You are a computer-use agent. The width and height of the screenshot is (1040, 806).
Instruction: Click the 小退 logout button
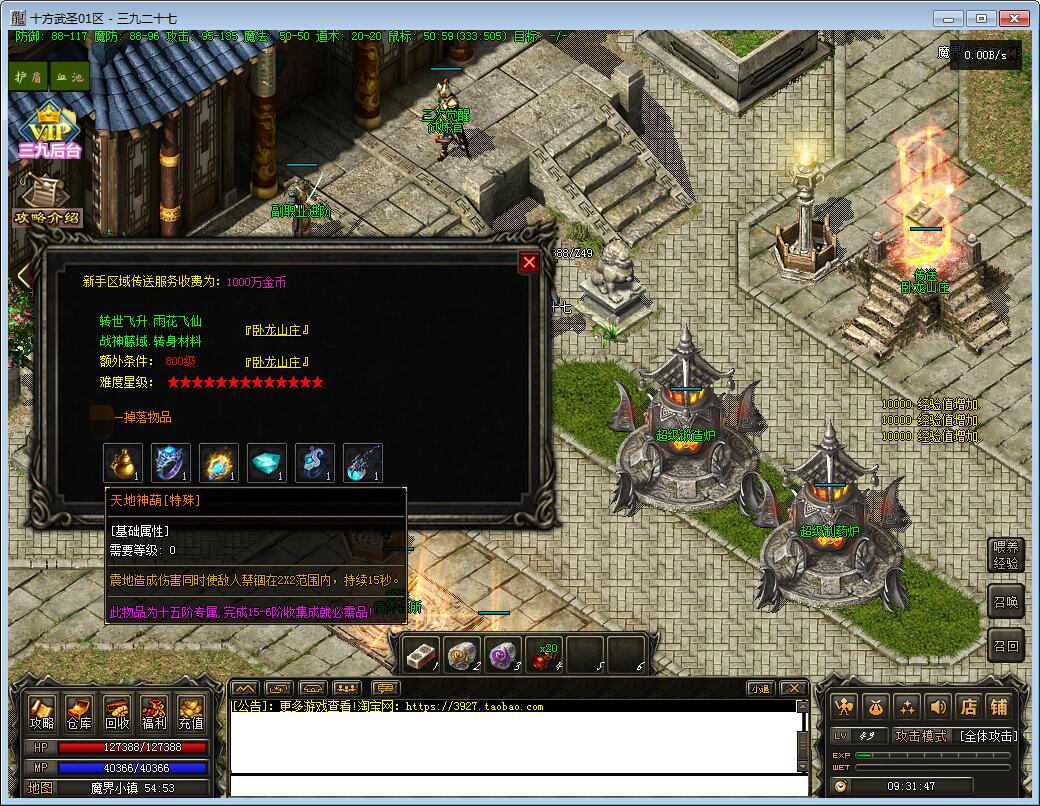click(760, 688)
